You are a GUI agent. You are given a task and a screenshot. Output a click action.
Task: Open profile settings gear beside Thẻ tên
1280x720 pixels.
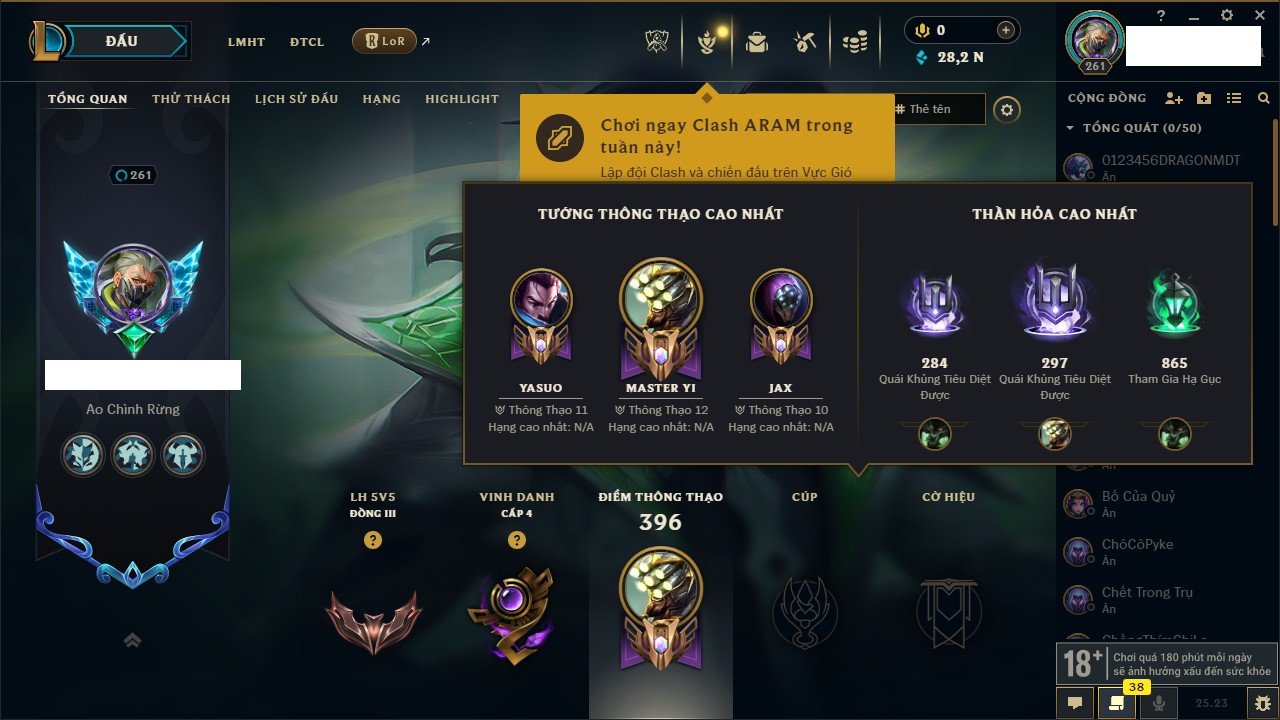(1007, 110)
